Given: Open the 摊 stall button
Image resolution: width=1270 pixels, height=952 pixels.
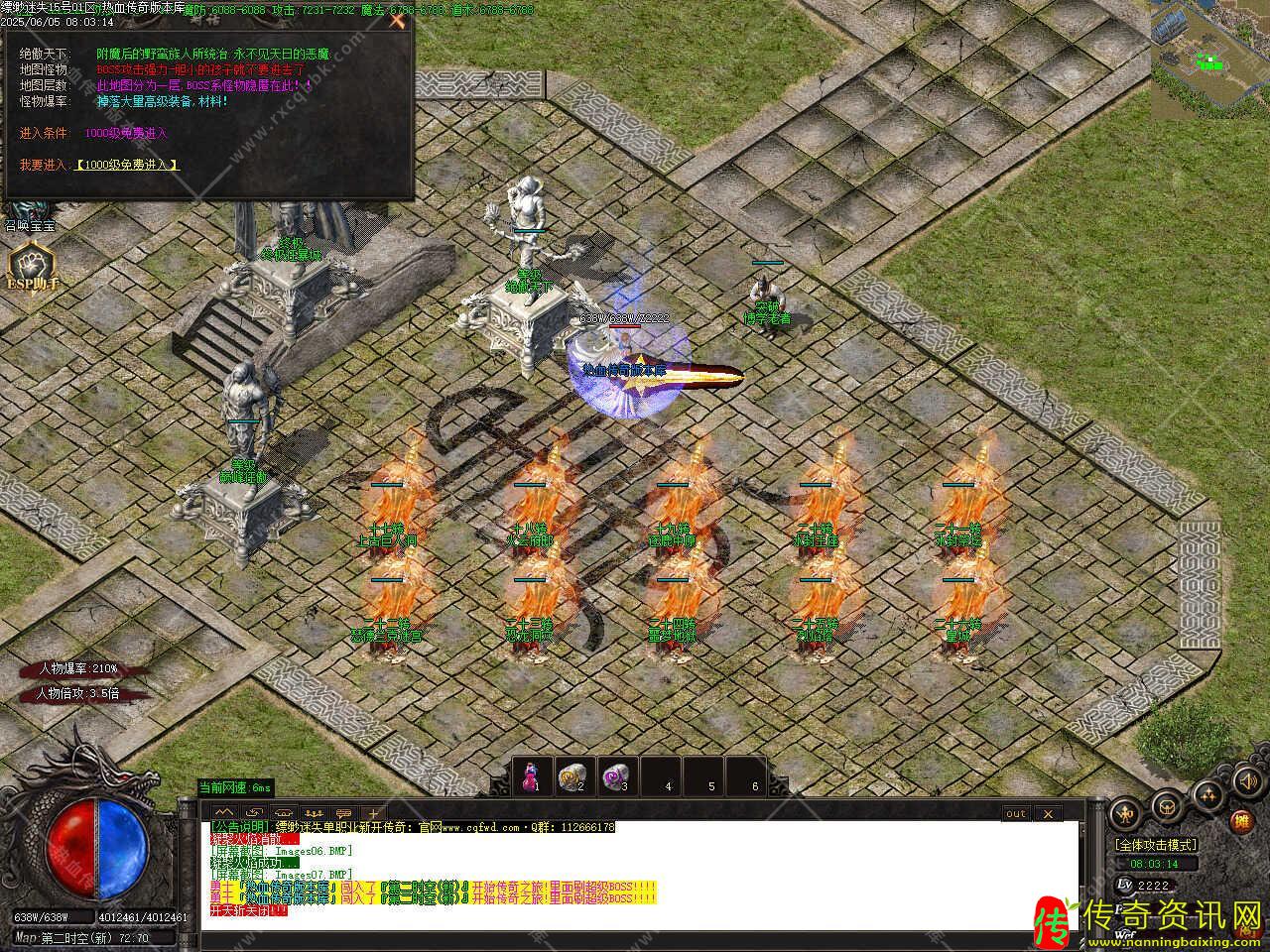Looking at the screenshot, I should coord(1241,822).
